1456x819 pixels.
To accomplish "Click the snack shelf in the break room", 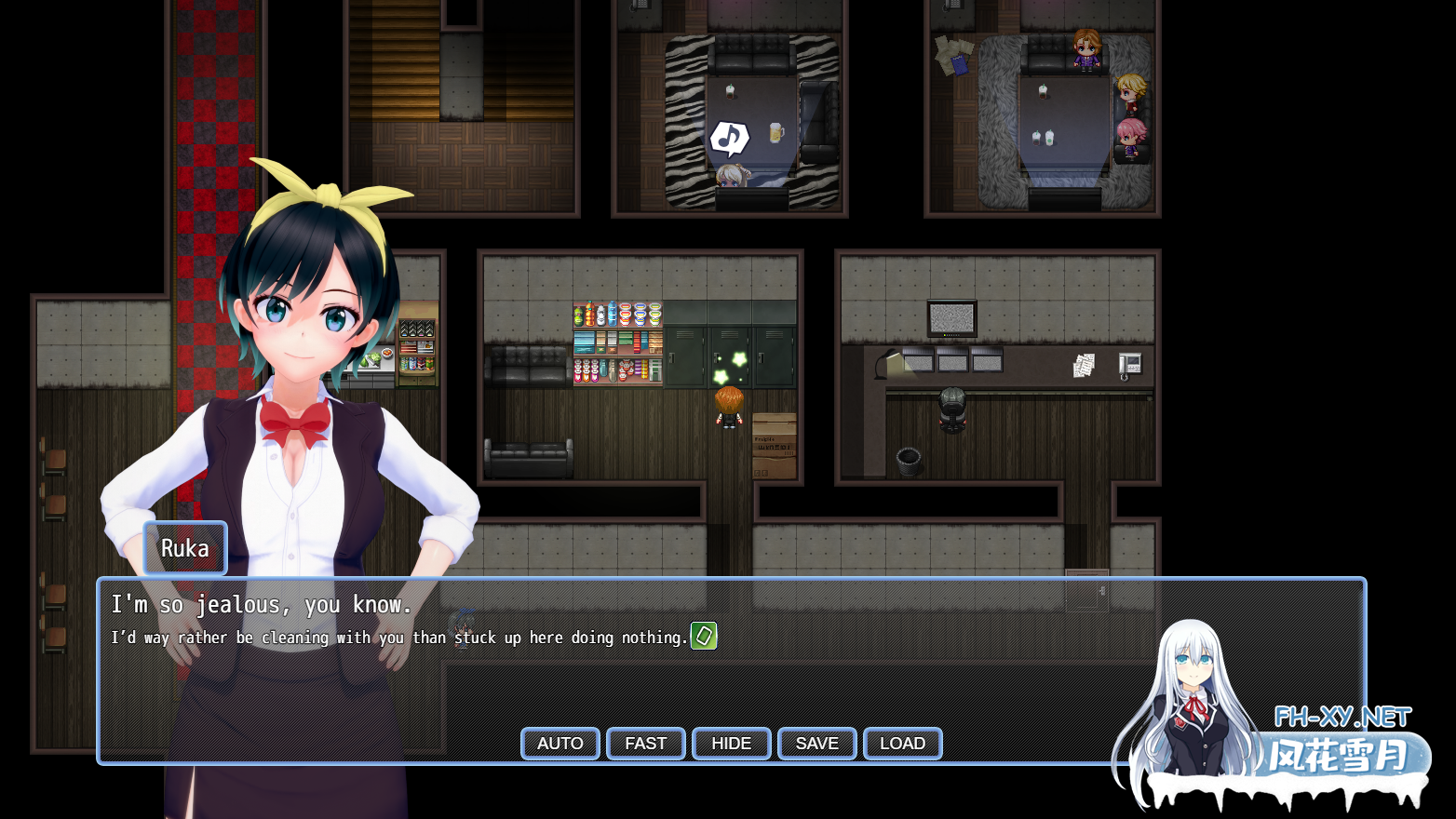I will coord(616,340).
